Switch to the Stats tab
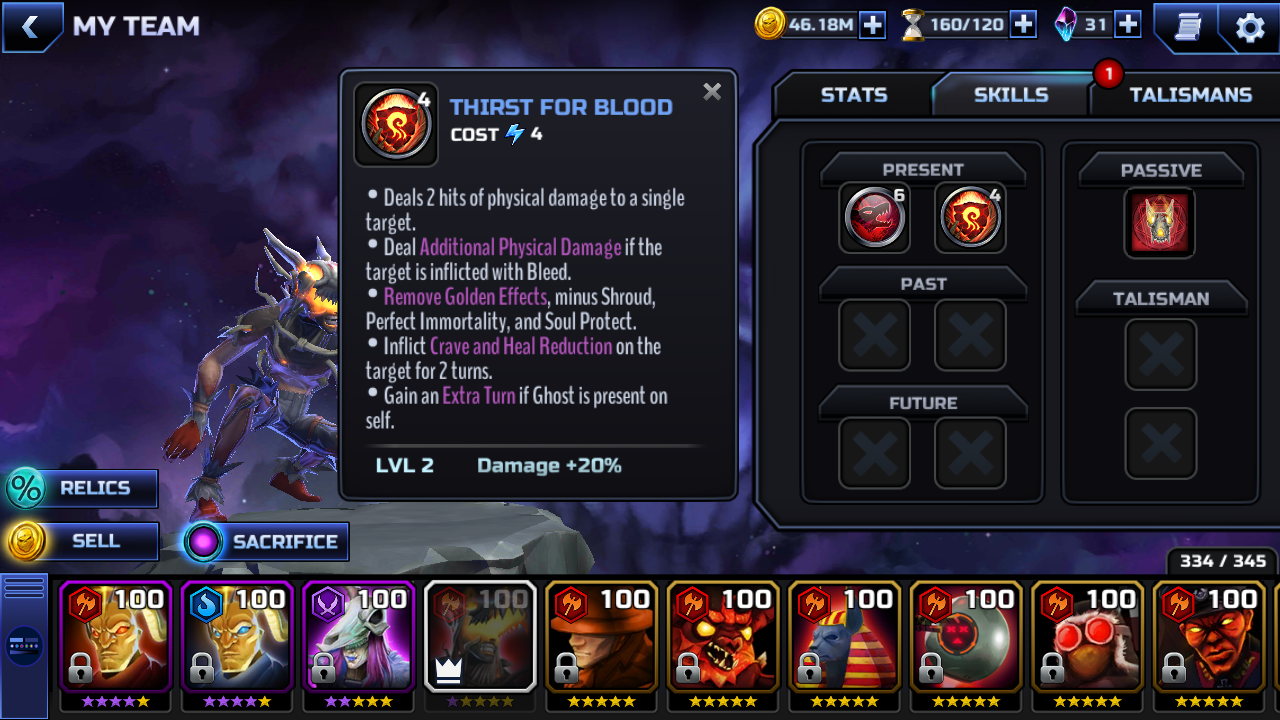Image resolution: width=1280 pixels, height=720 pixels. click(x=853, y=95)
